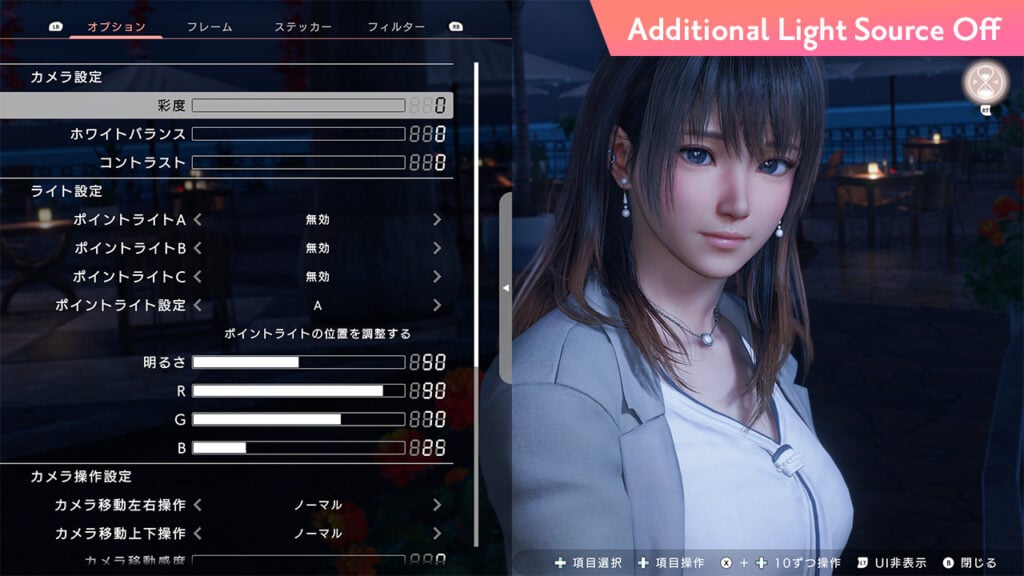Viewport: 1024px width, 576px height.
Task: Advance ポイントライトC to next option
Action: coord(437,276)
